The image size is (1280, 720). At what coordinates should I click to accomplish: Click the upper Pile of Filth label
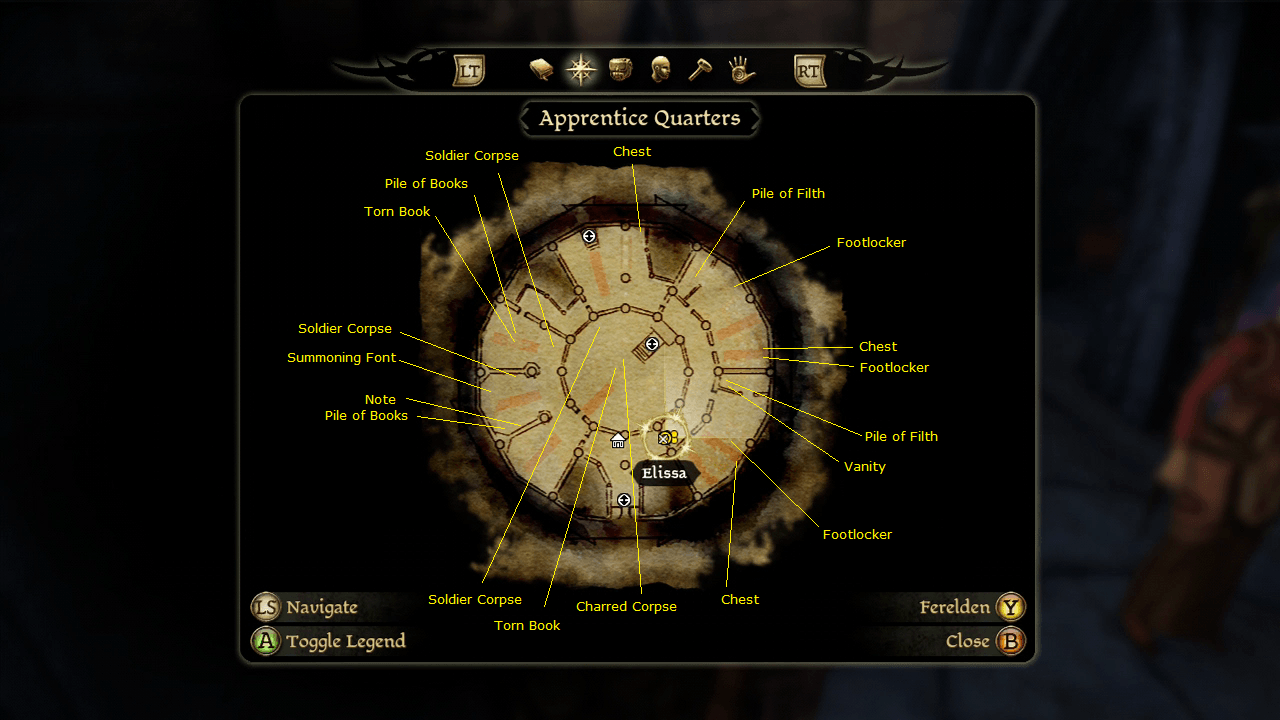pos(788,193)
